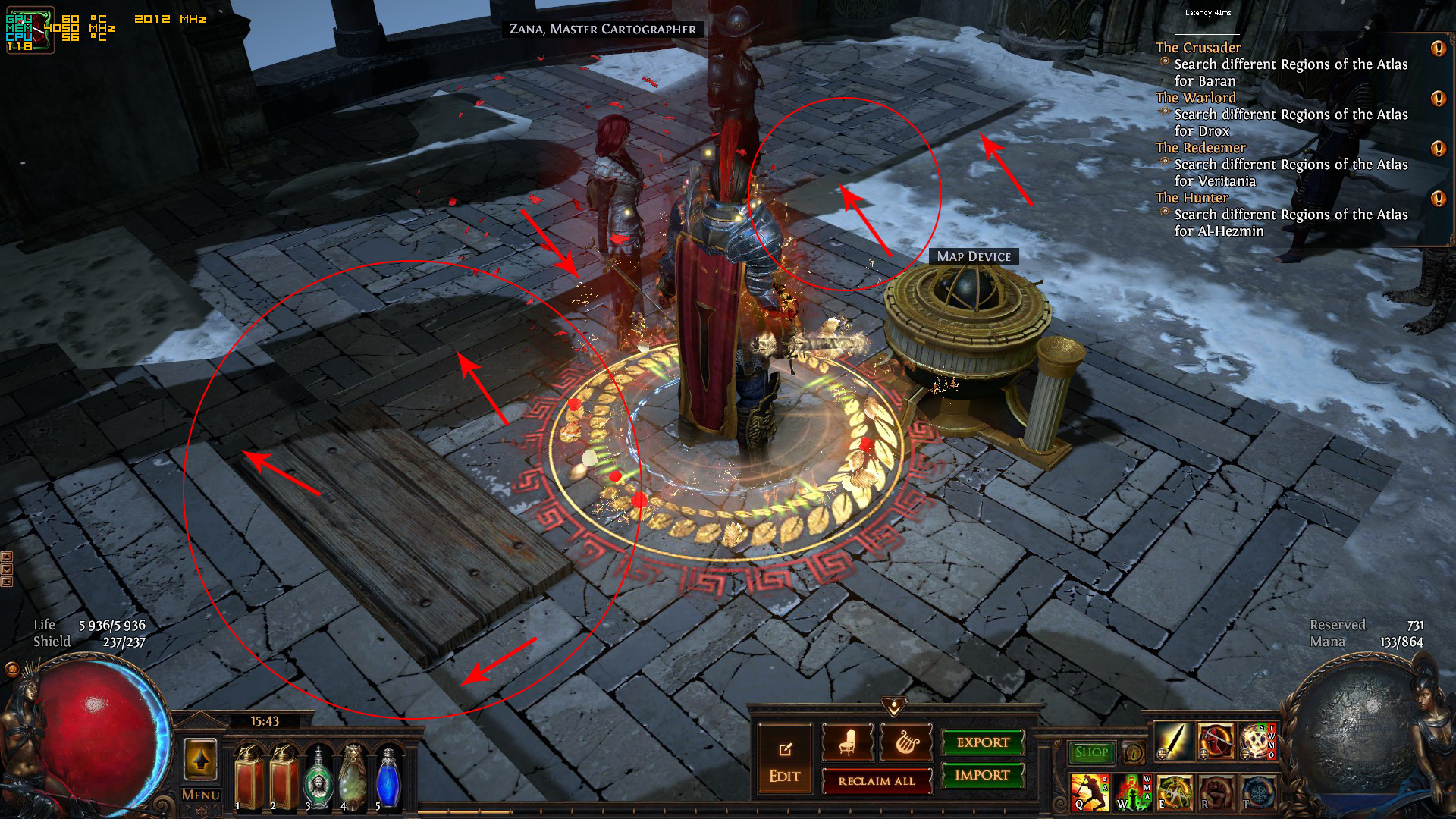Use the blue mana flask in slot 5

pos(389,775)
